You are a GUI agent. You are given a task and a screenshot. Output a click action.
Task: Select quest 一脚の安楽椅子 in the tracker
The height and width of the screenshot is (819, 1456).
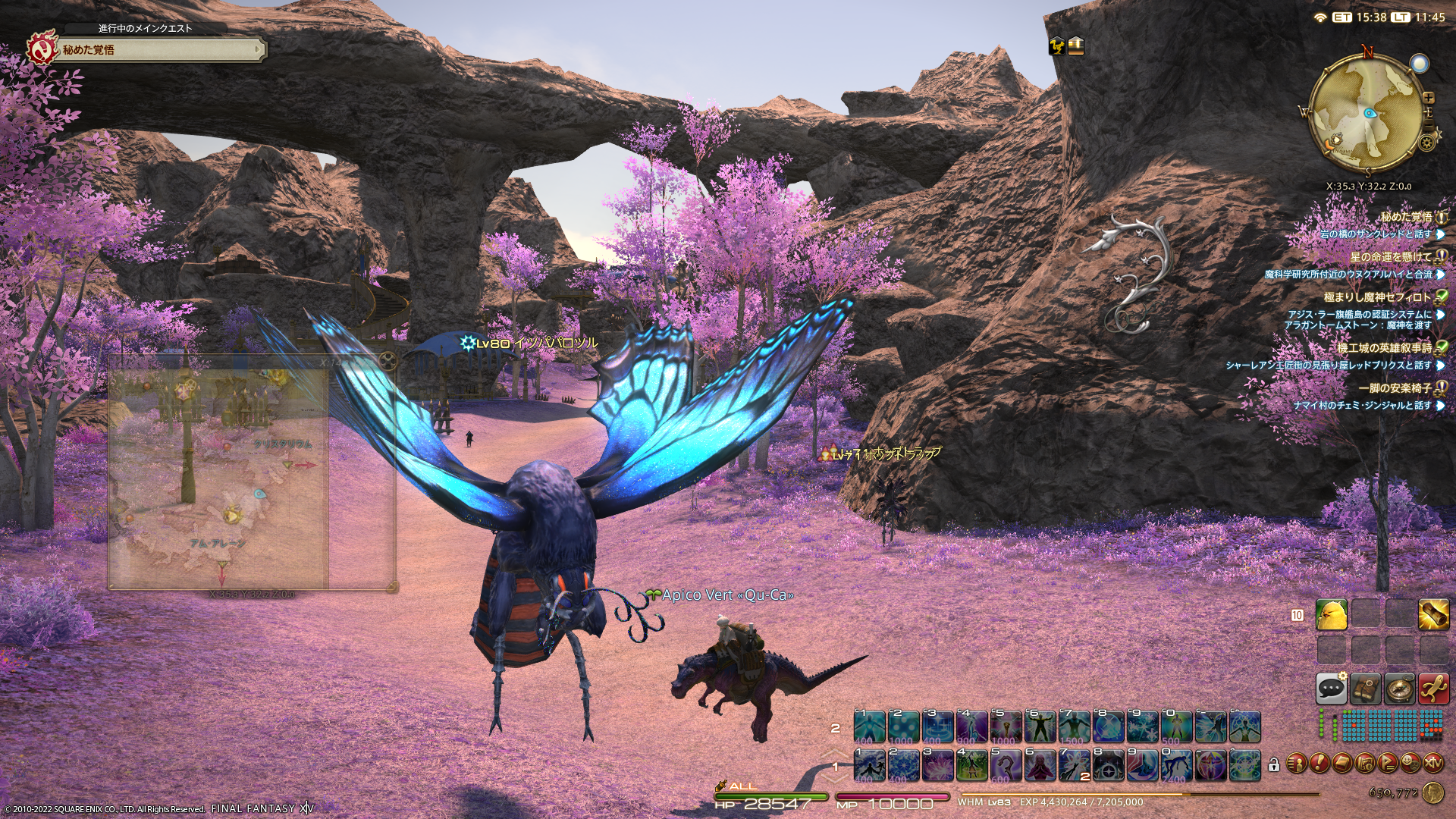(1395, 388)
